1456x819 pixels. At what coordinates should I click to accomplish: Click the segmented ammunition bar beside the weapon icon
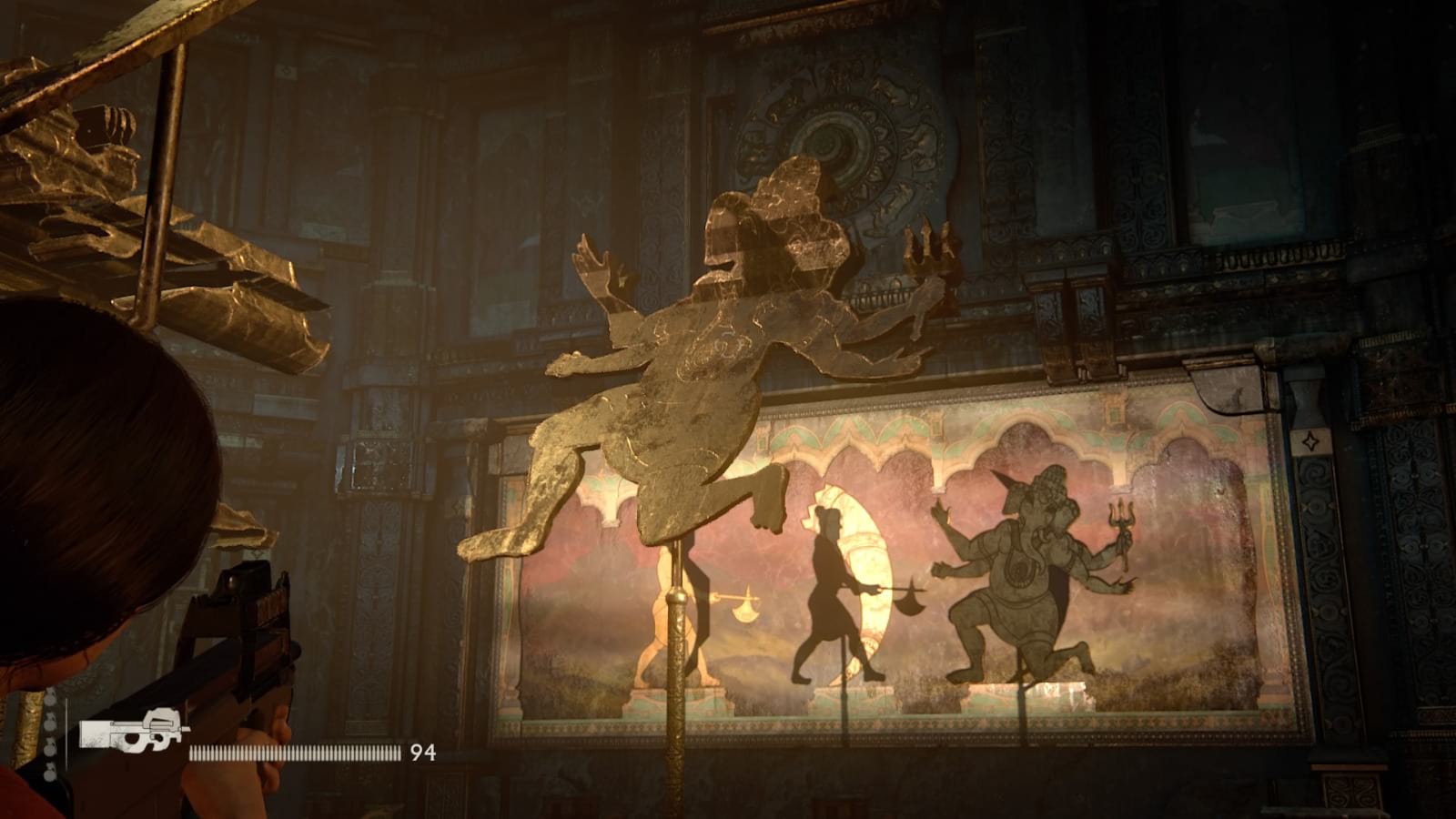[291, 753]
